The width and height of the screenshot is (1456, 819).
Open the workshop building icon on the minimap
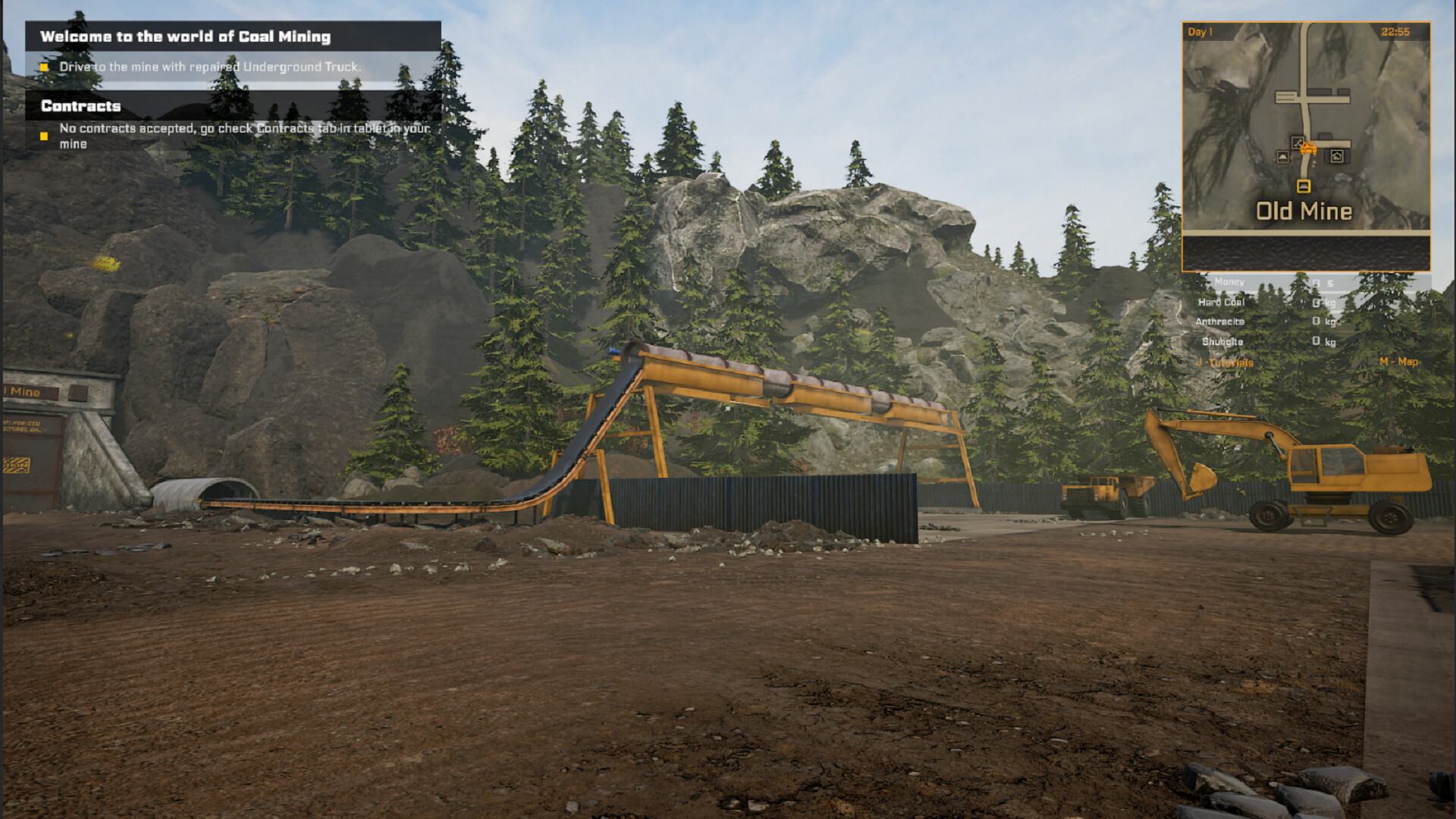[x=1337, y=156]
